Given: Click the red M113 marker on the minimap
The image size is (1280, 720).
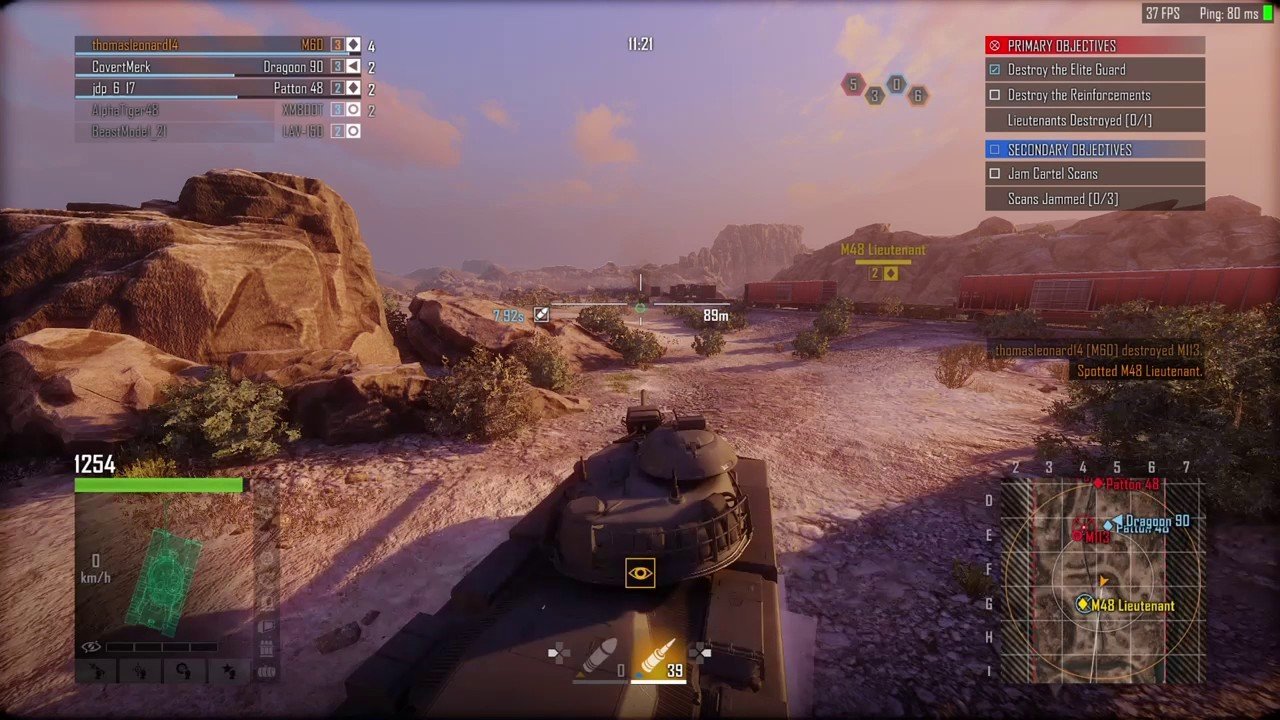Looking at the screenshot, I should [x=1083, y=528].
